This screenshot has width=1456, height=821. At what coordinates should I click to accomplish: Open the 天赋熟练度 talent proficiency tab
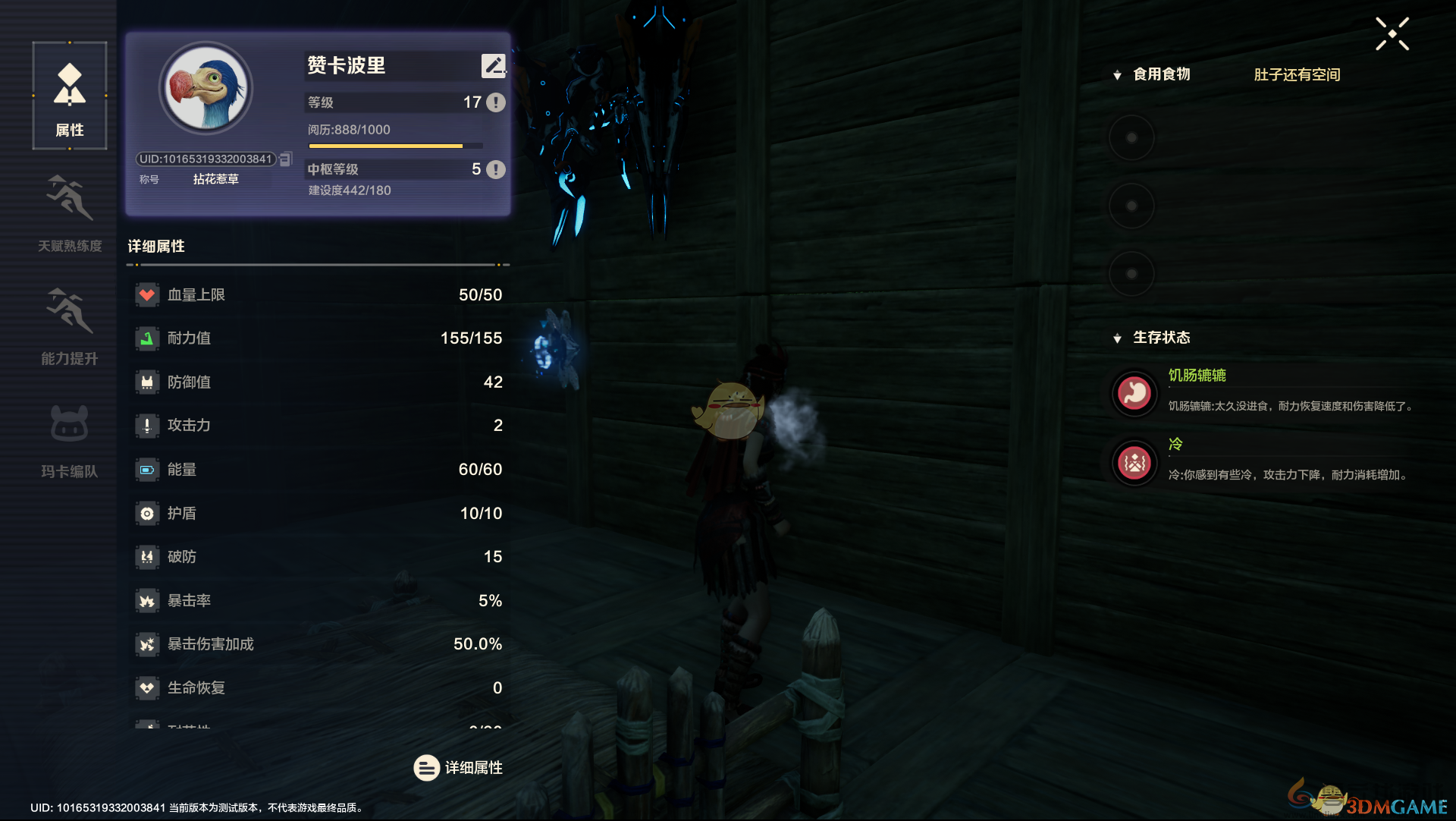[x=70, y=212]
